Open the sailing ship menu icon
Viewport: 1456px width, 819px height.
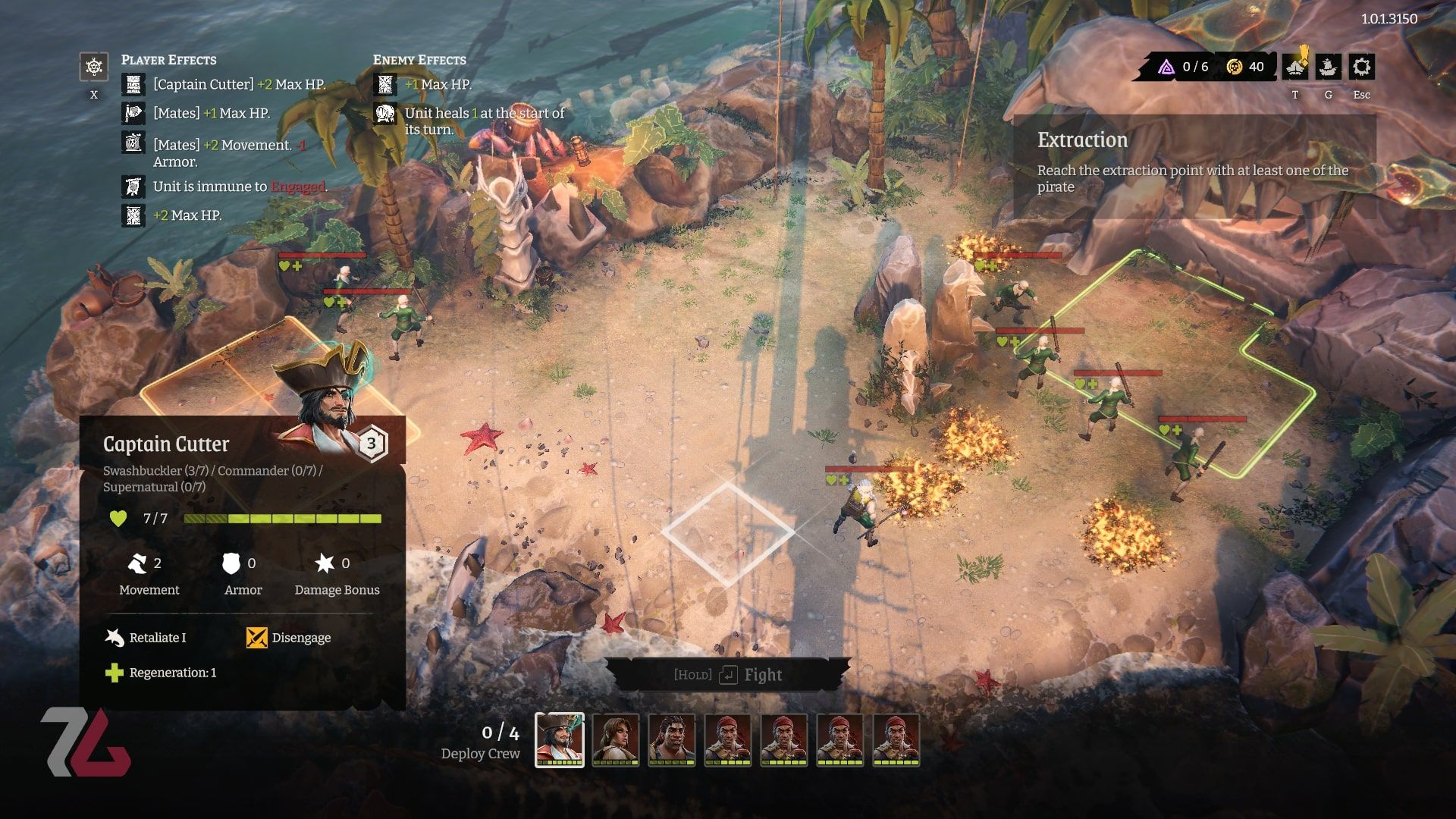coord(1328,67)
